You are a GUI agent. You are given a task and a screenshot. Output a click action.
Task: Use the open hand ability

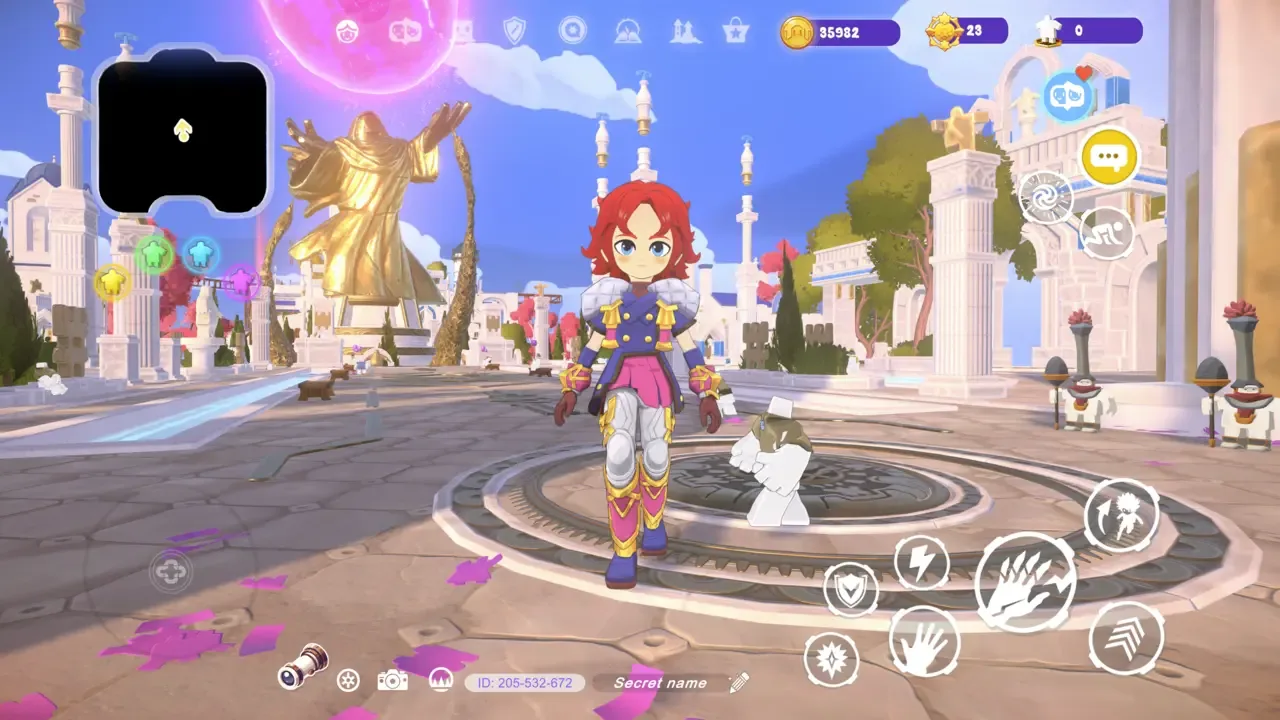pyautogui.click(x=924, y=641)
